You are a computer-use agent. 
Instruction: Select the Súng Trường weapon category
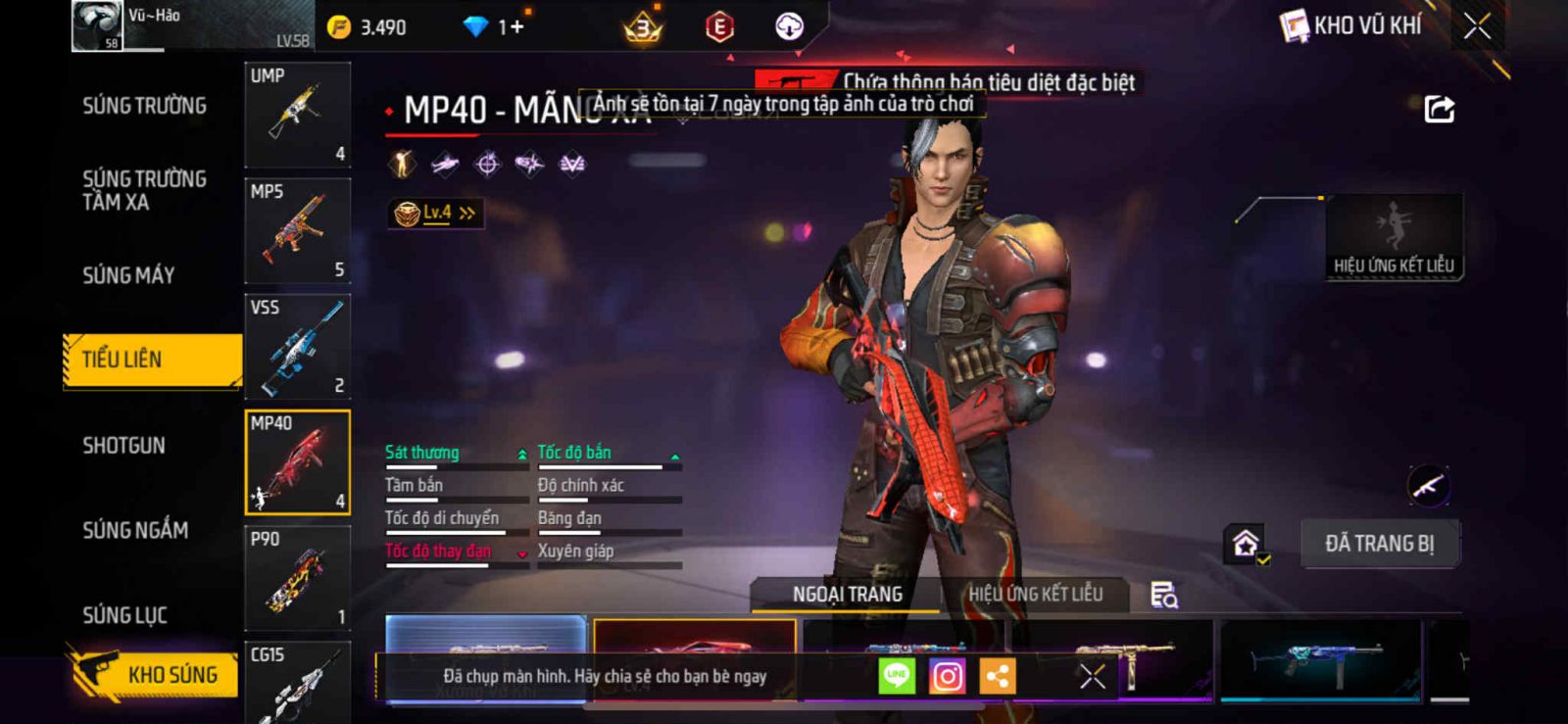point(144,106)
